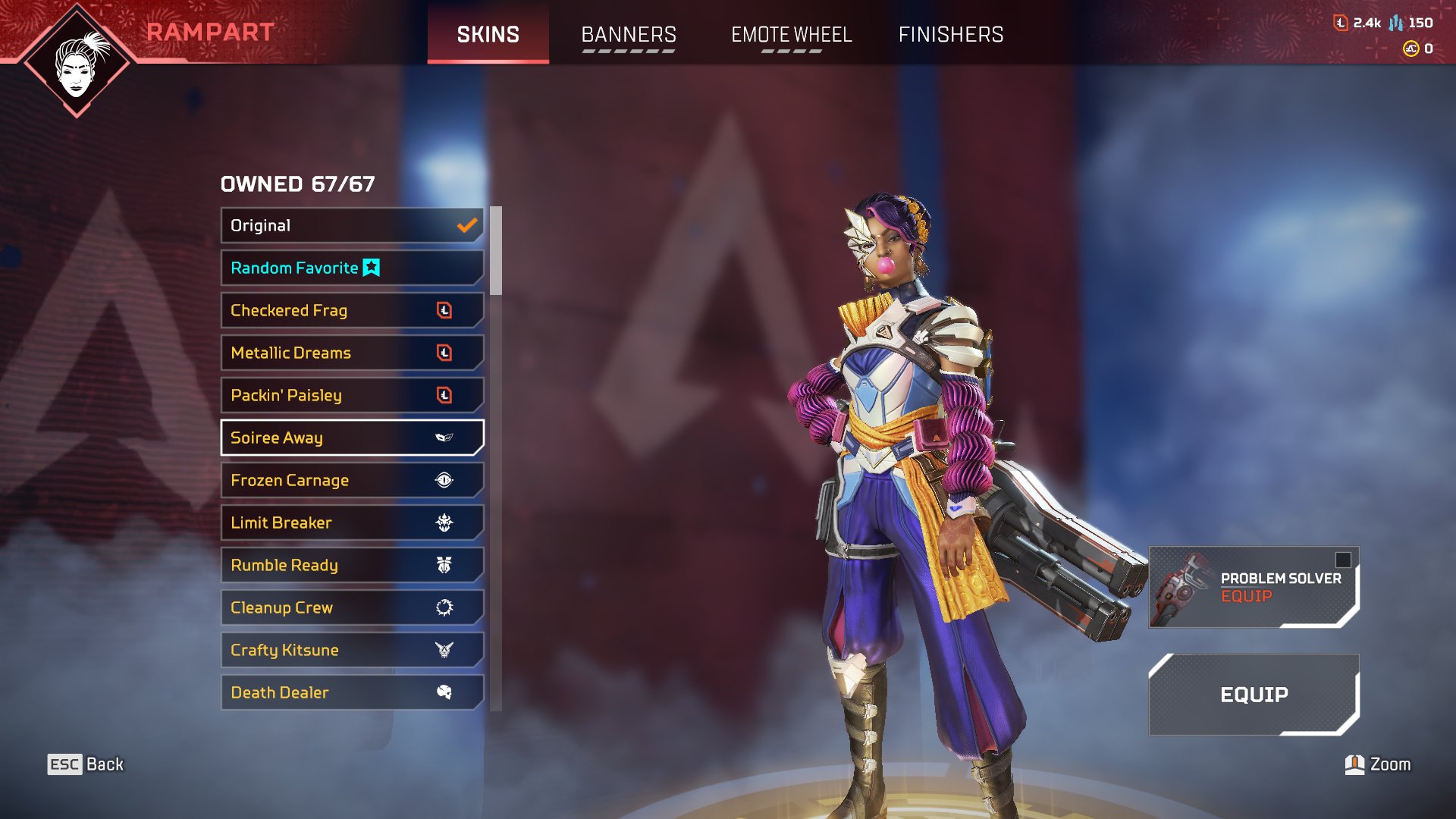
Task: Equip the Problem Solver heirloom
Action: pyautogui.click(x=1253, y=588)
